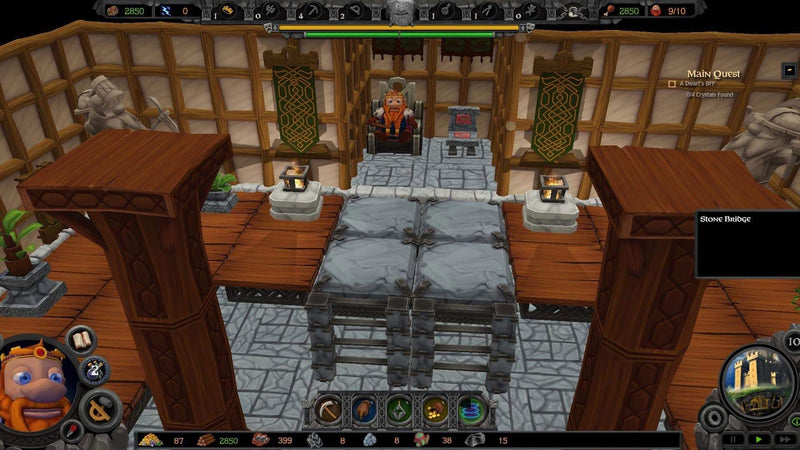
Task: Pause the game speed
Action: pyautogui.click(x=735, y=438)
